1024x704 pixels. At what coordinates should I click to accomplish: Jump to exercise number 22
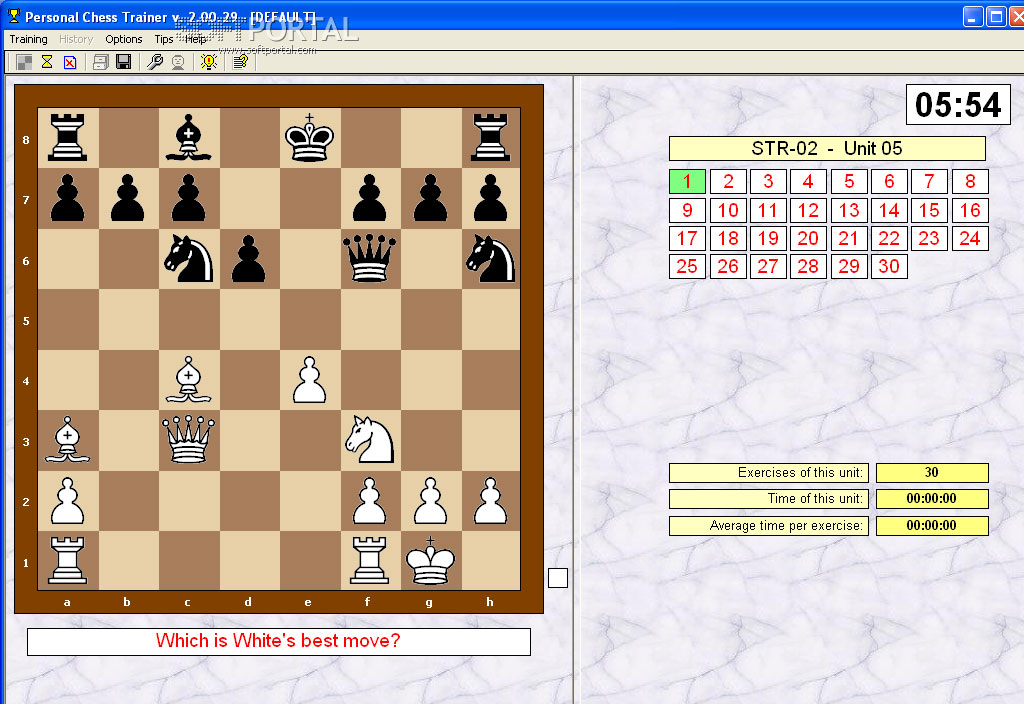tap(889, 239)
